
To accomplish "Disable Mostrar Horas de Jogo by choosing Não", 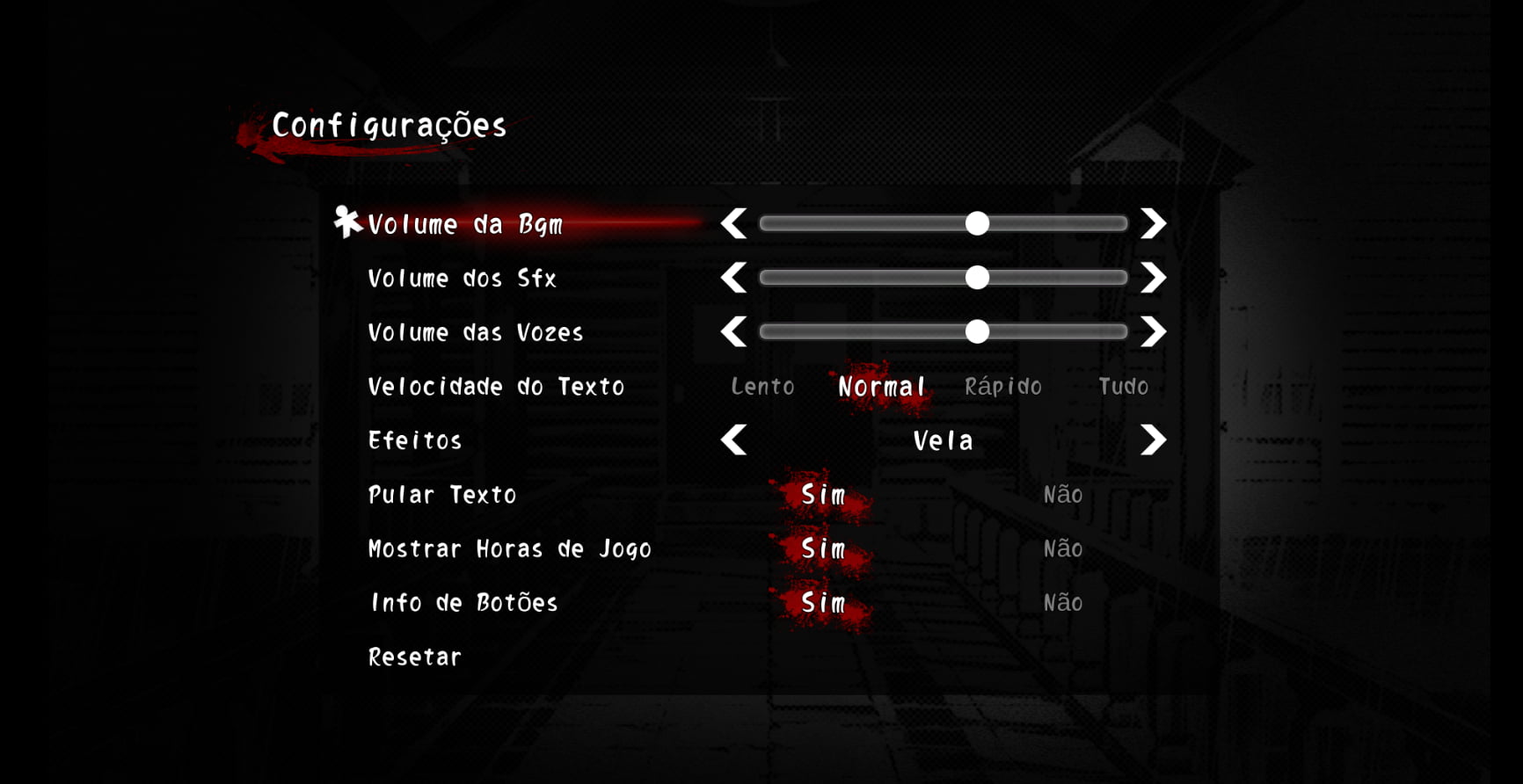I will click(x=1061, y=548).
